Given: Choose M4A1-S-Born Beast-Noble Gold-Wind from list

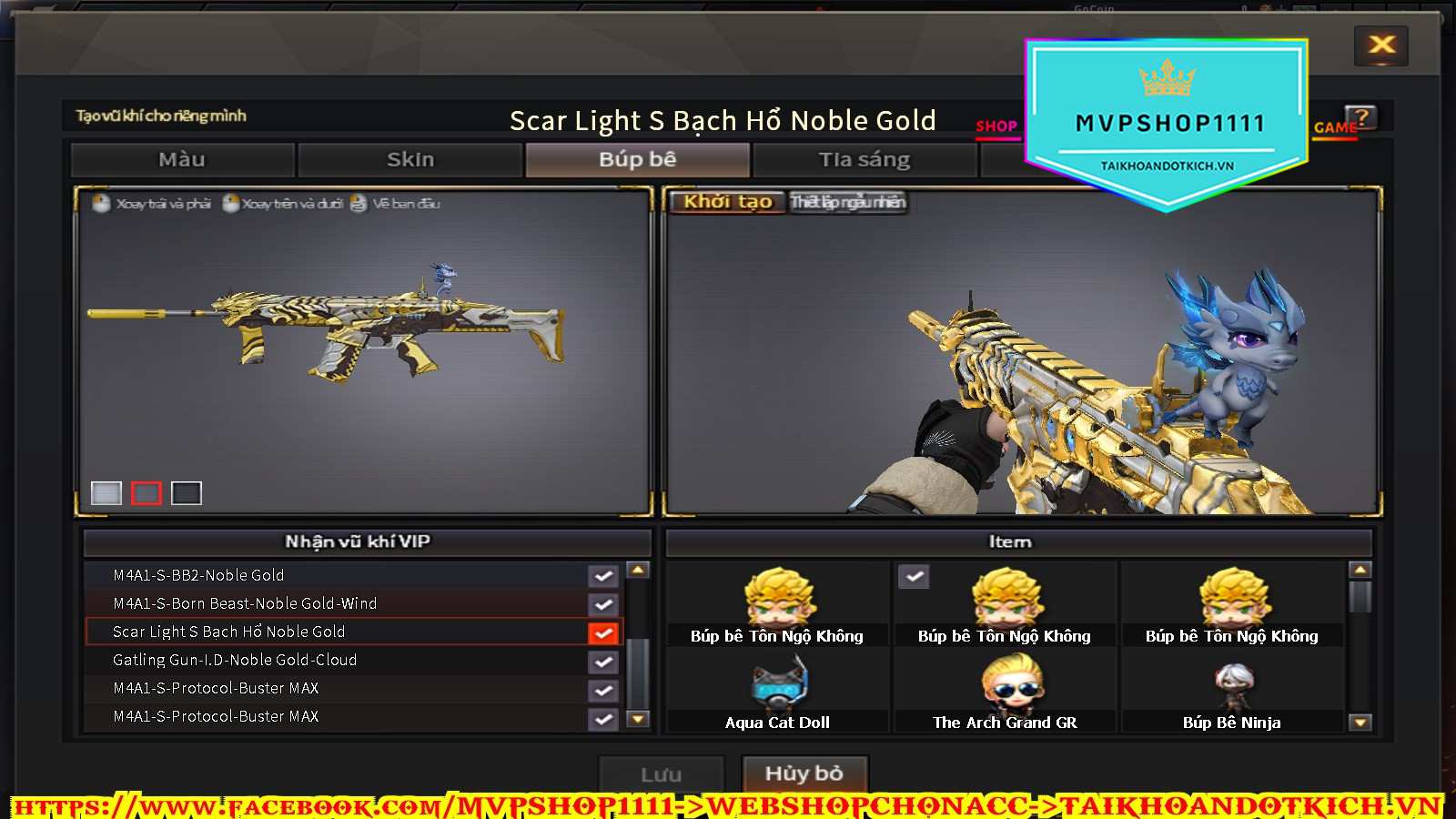Looking at the screenshot, I should tap(337, 603).
